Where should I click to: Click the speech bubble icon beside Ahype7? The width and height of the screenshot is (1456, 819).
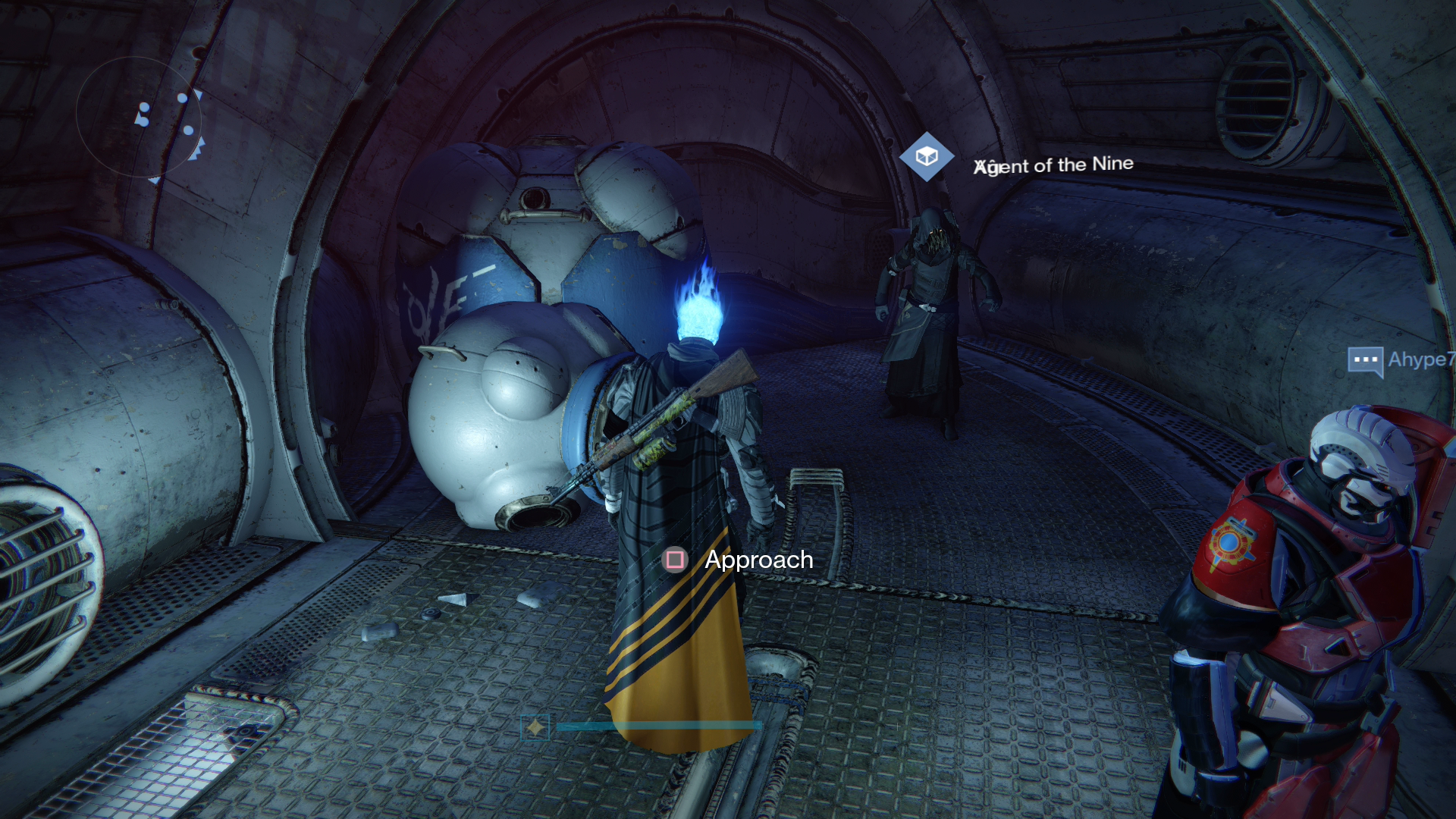pos(1365,360)
